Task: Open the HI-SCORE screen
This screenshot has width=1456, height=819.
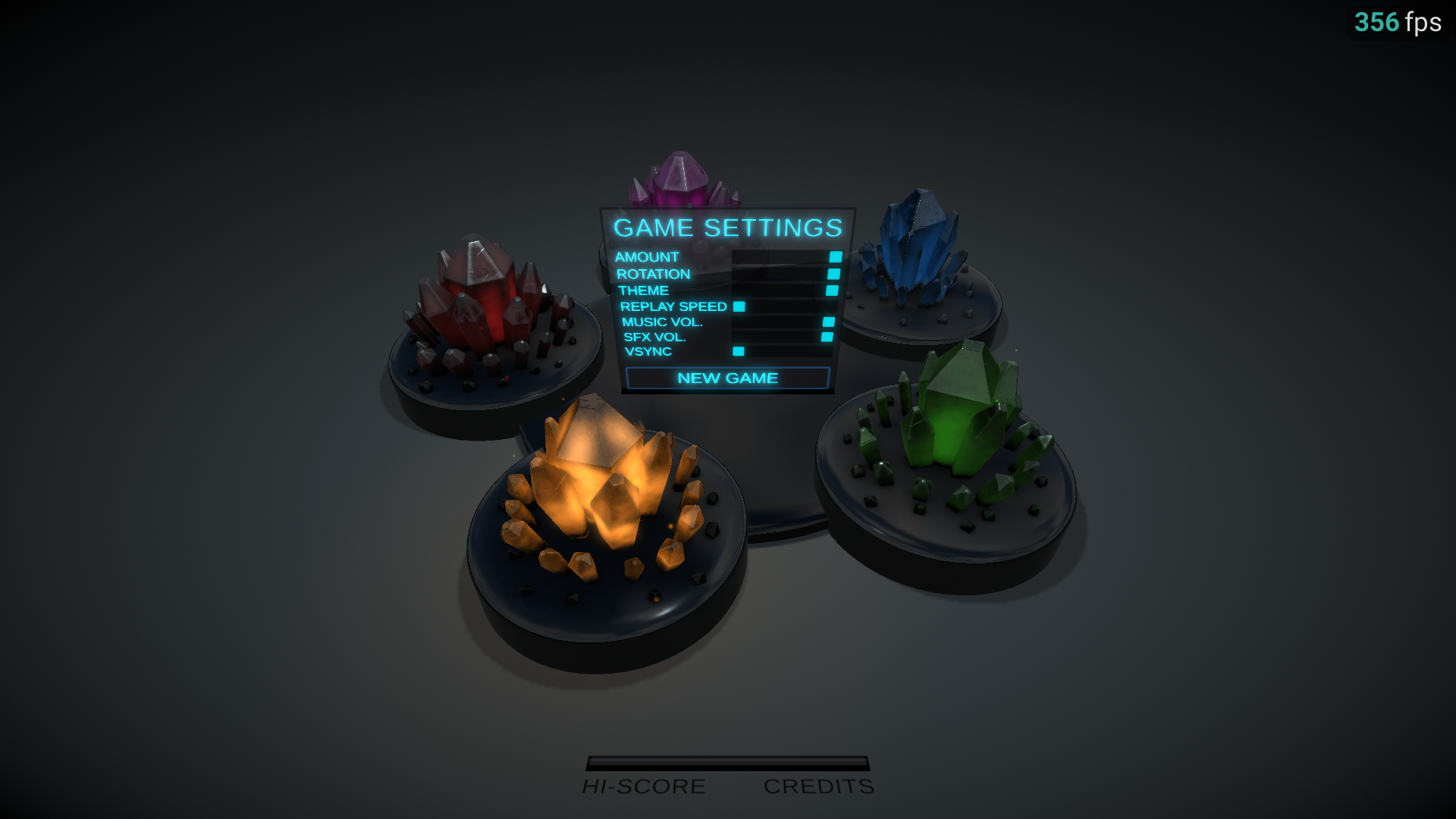Action: pos(643,786)
